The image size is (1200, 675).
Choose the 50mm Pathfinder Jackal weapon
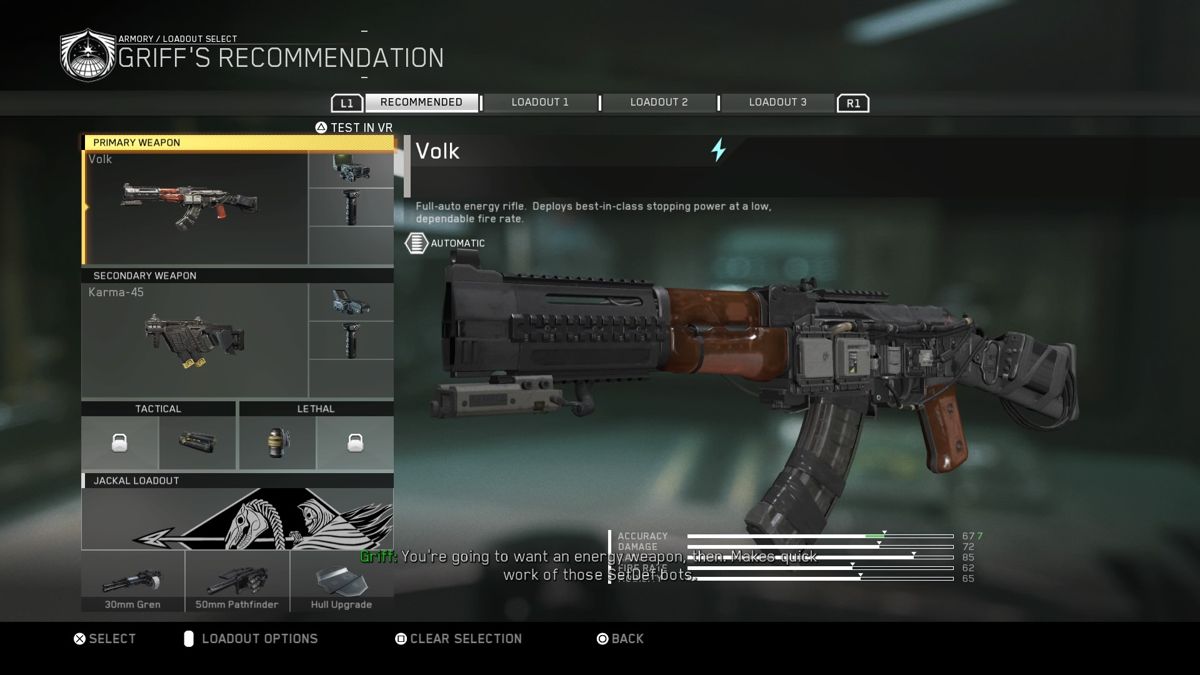click(x=237, y=581)
